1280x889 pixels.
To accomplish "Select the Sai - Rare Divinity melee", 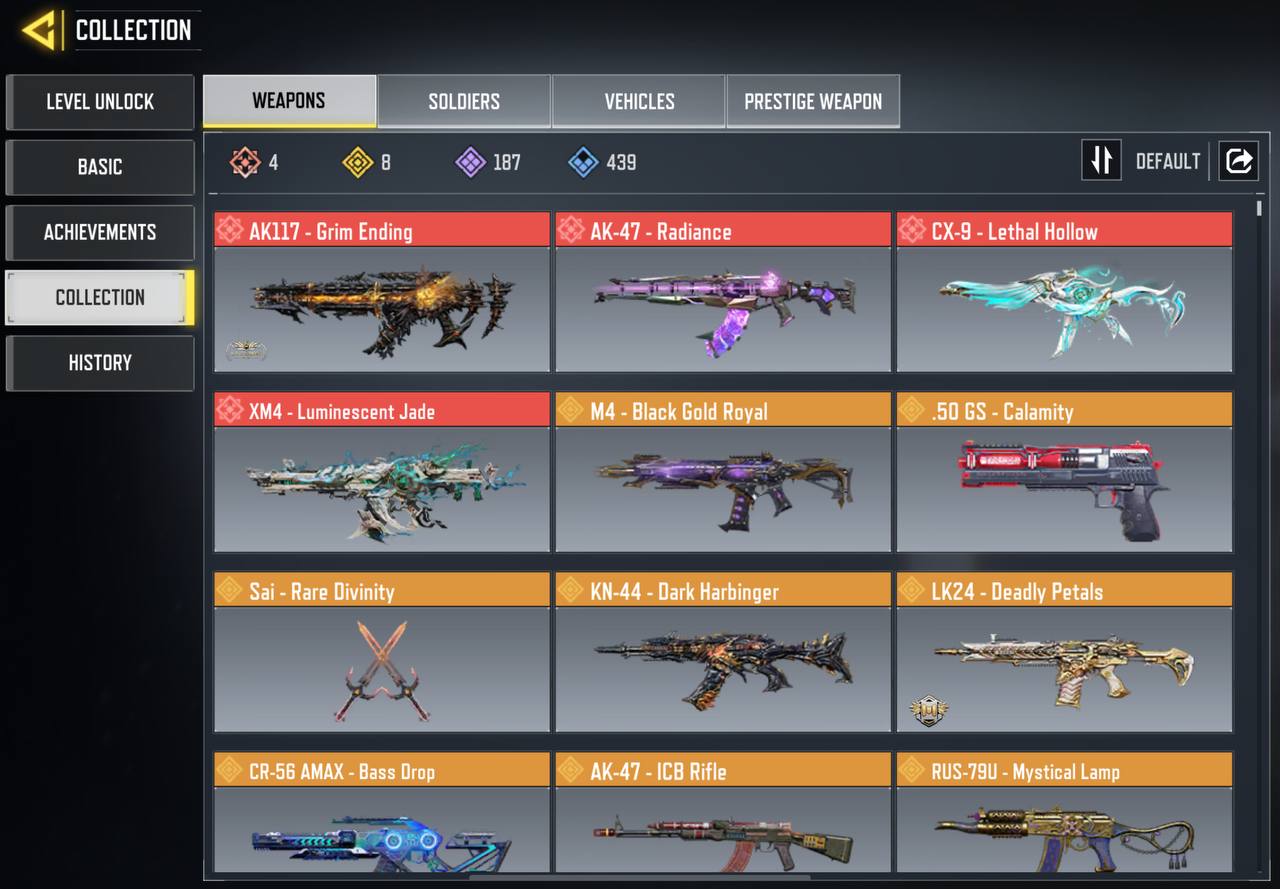I will (382, 652).
